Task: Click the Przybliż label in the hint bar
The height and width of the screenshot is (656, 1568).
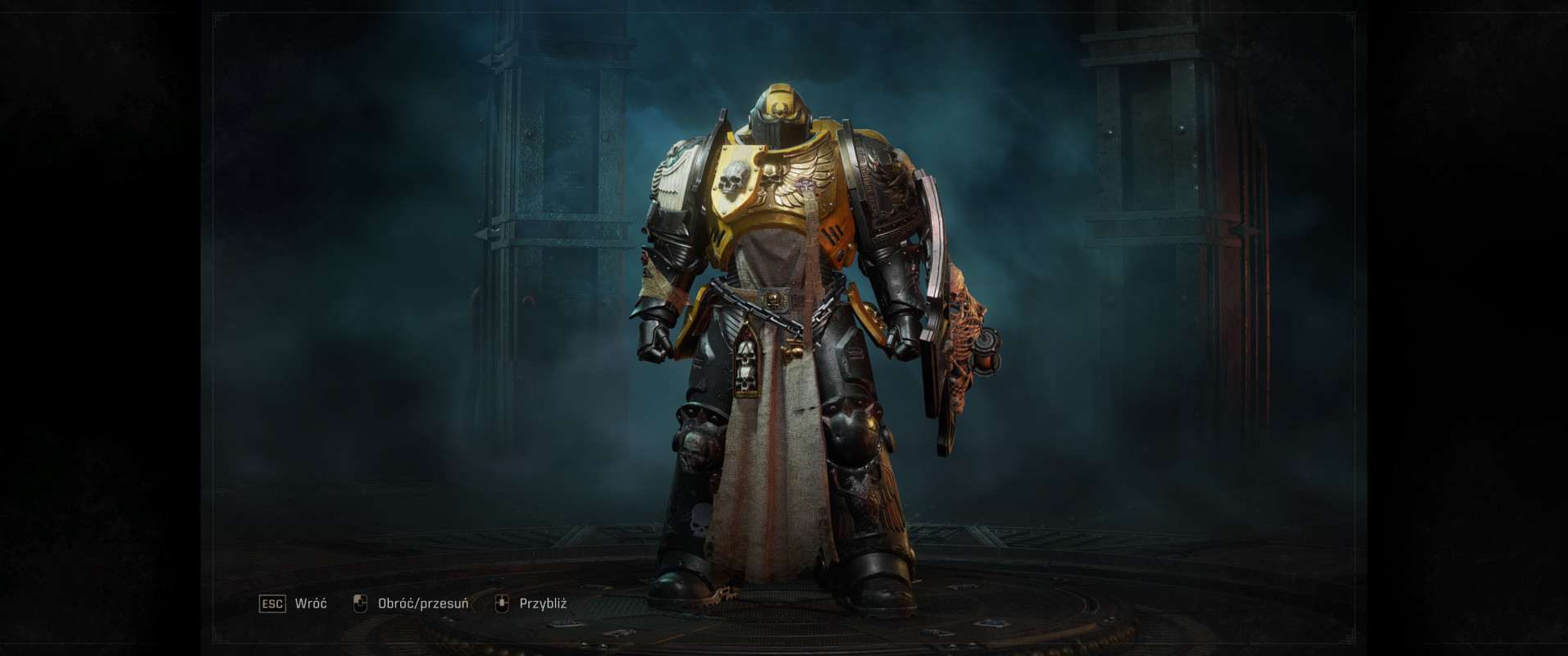Action: click(544, 604)
